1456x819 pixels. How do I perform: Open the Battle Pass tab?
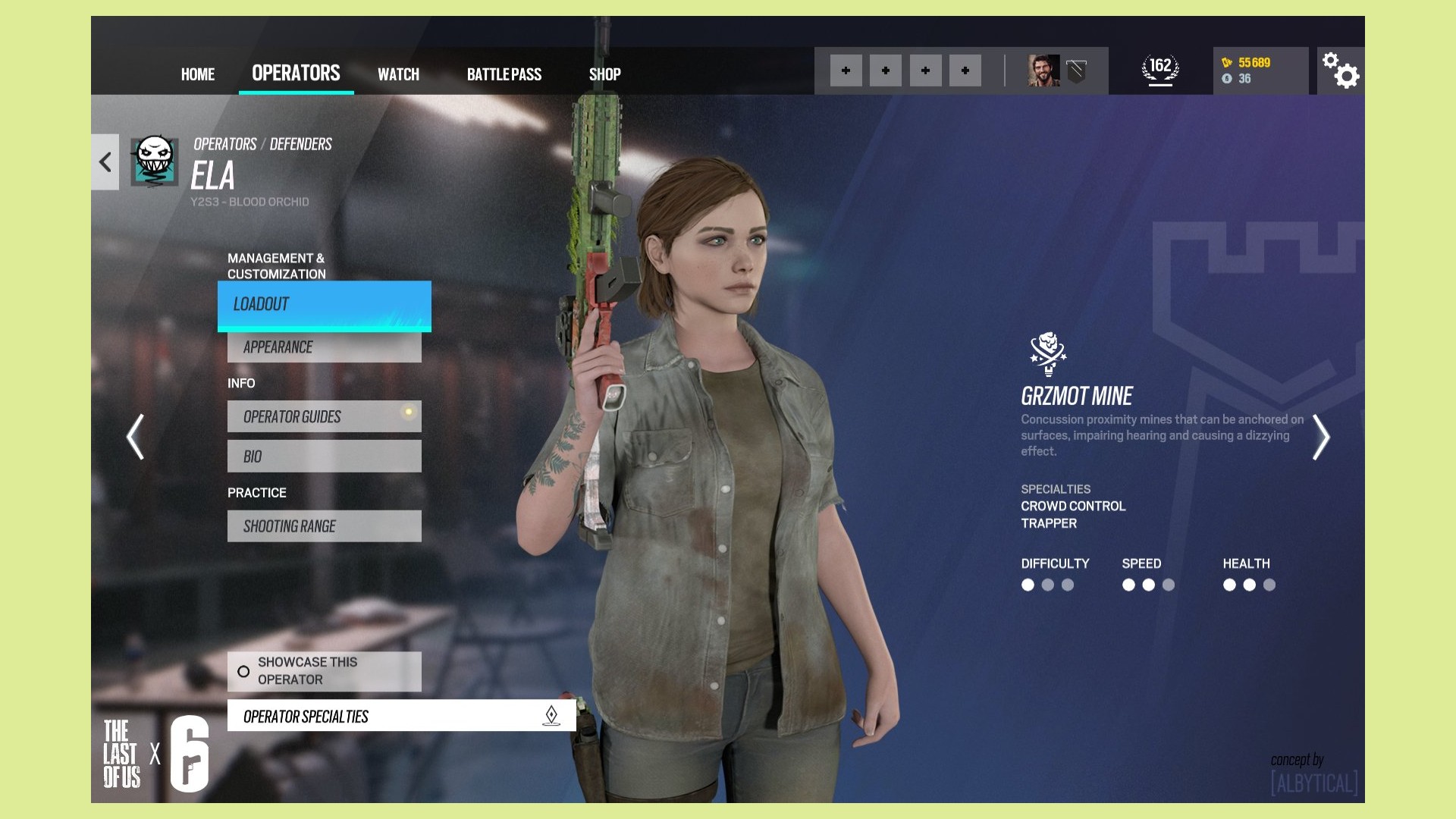[x=504, y=74]
